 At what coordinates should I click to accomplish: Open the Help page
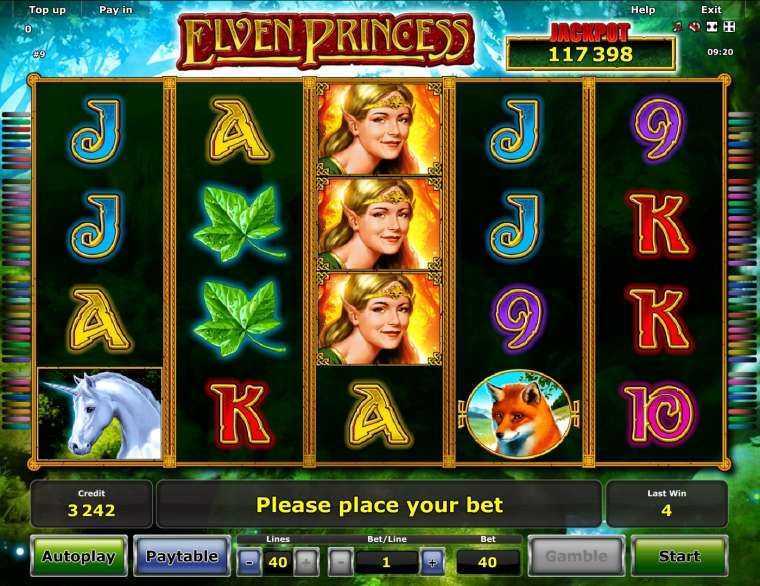(x=643, y=10)
